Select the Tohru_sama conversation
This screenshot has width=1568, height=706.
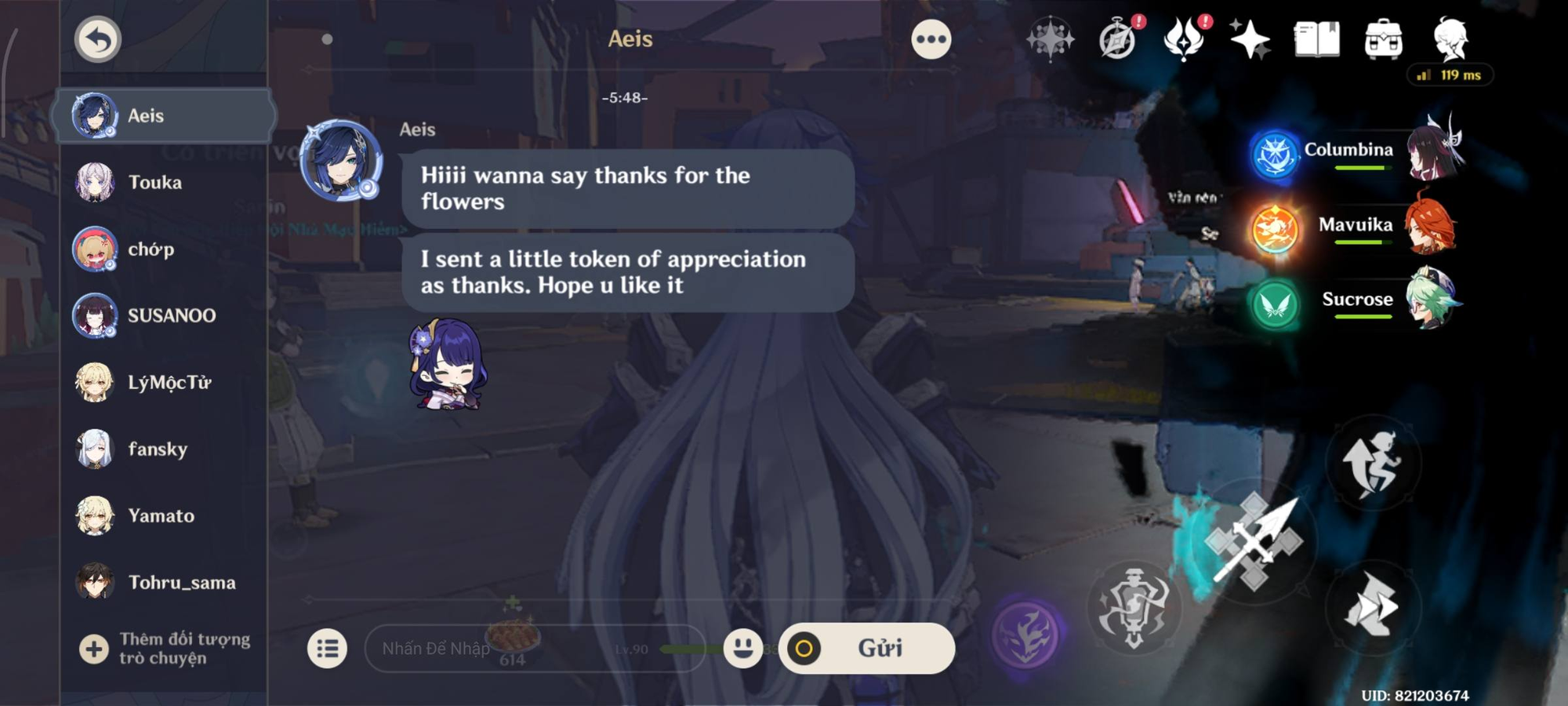pyautogui.click(x=165, y=583)
